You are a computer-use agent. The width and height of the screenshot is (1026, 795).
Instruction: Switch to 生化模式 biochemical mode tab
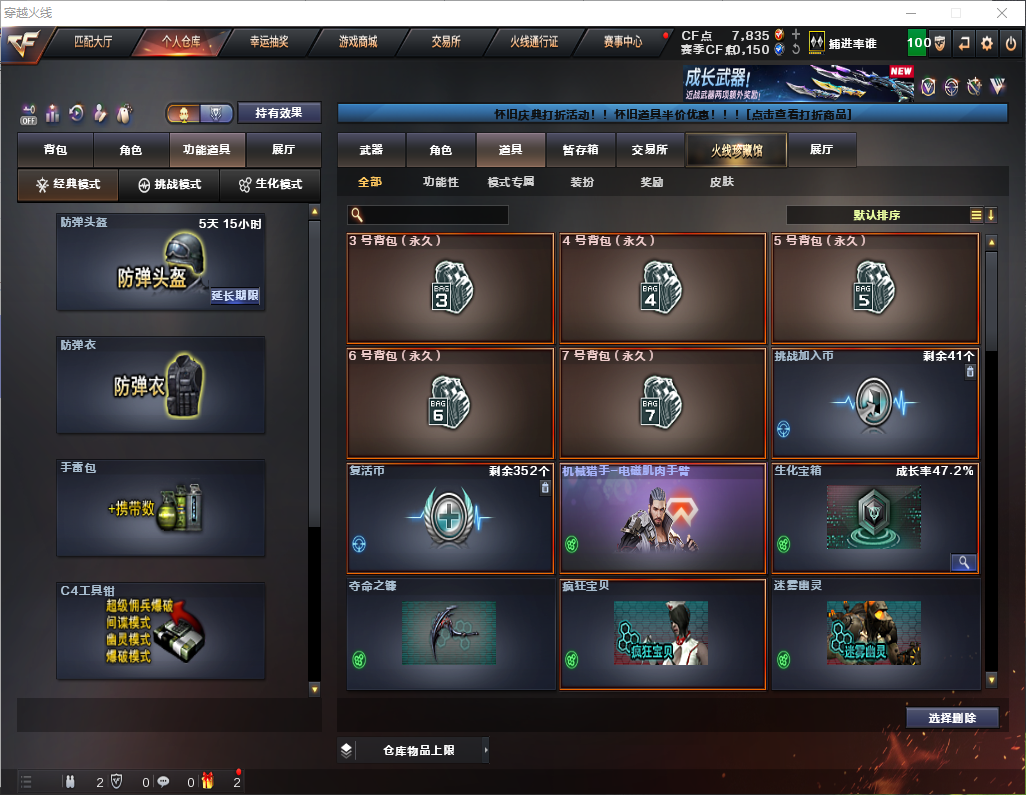coord(270,185)
